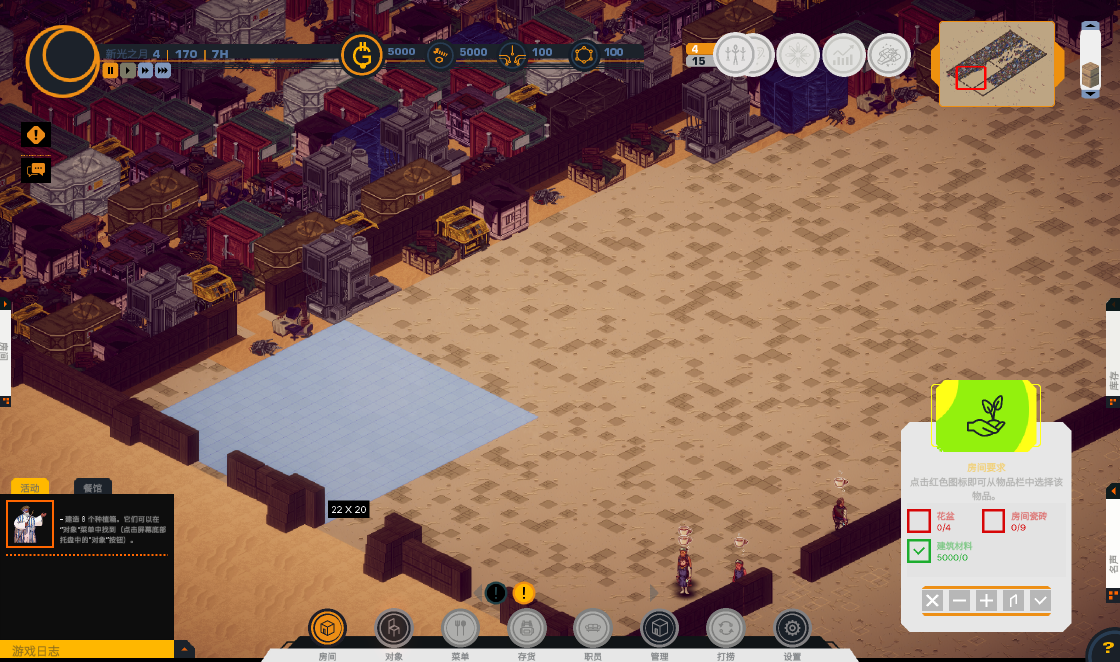
Task: Select the red 房间瓷砖 room tile requirement box
Action: pyautogui.click(x=993, y=521)
